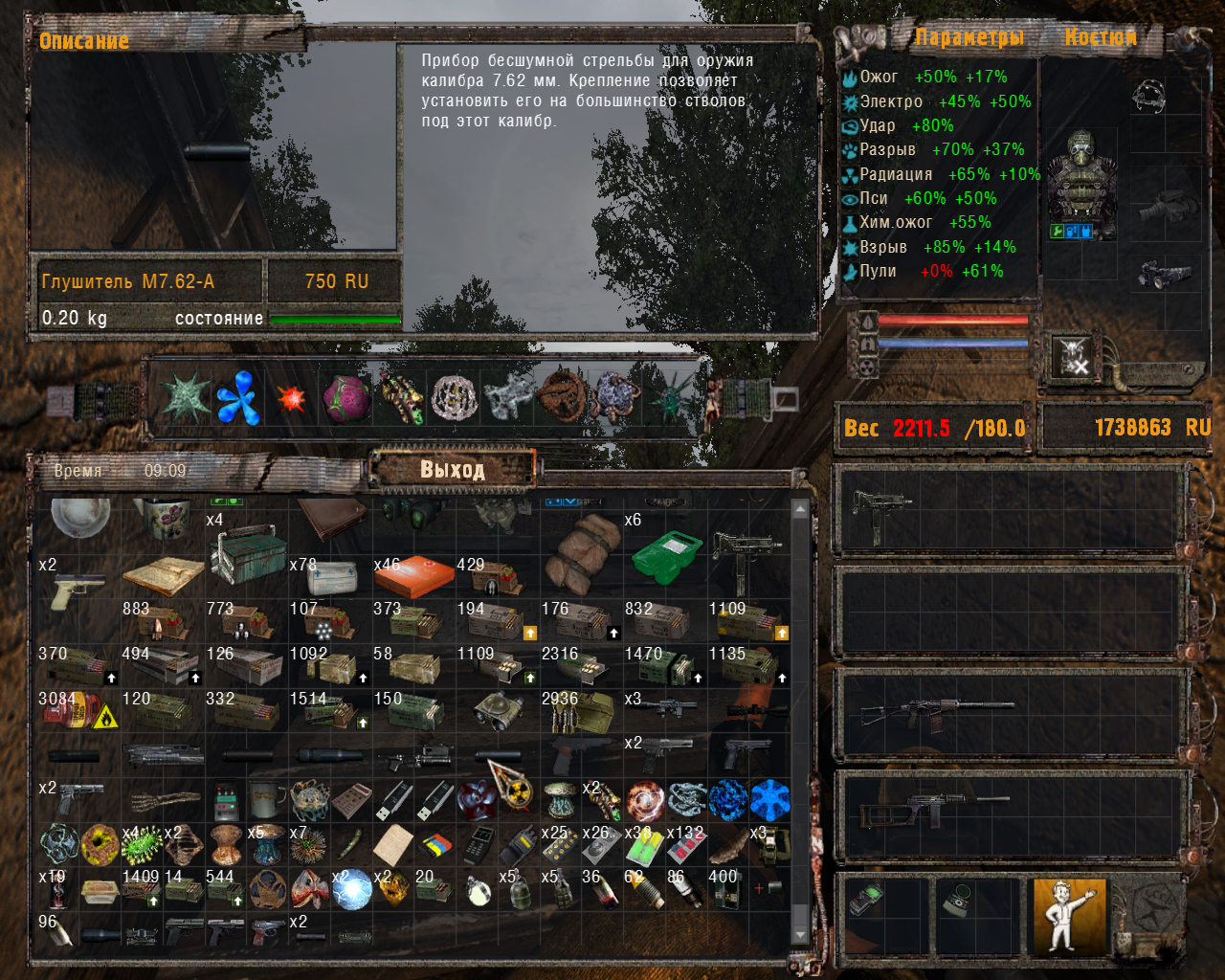Viewport: 1225px width, 980px height.
Task: Switch to the Костюм tab
Action: (x=1101, y=38)
